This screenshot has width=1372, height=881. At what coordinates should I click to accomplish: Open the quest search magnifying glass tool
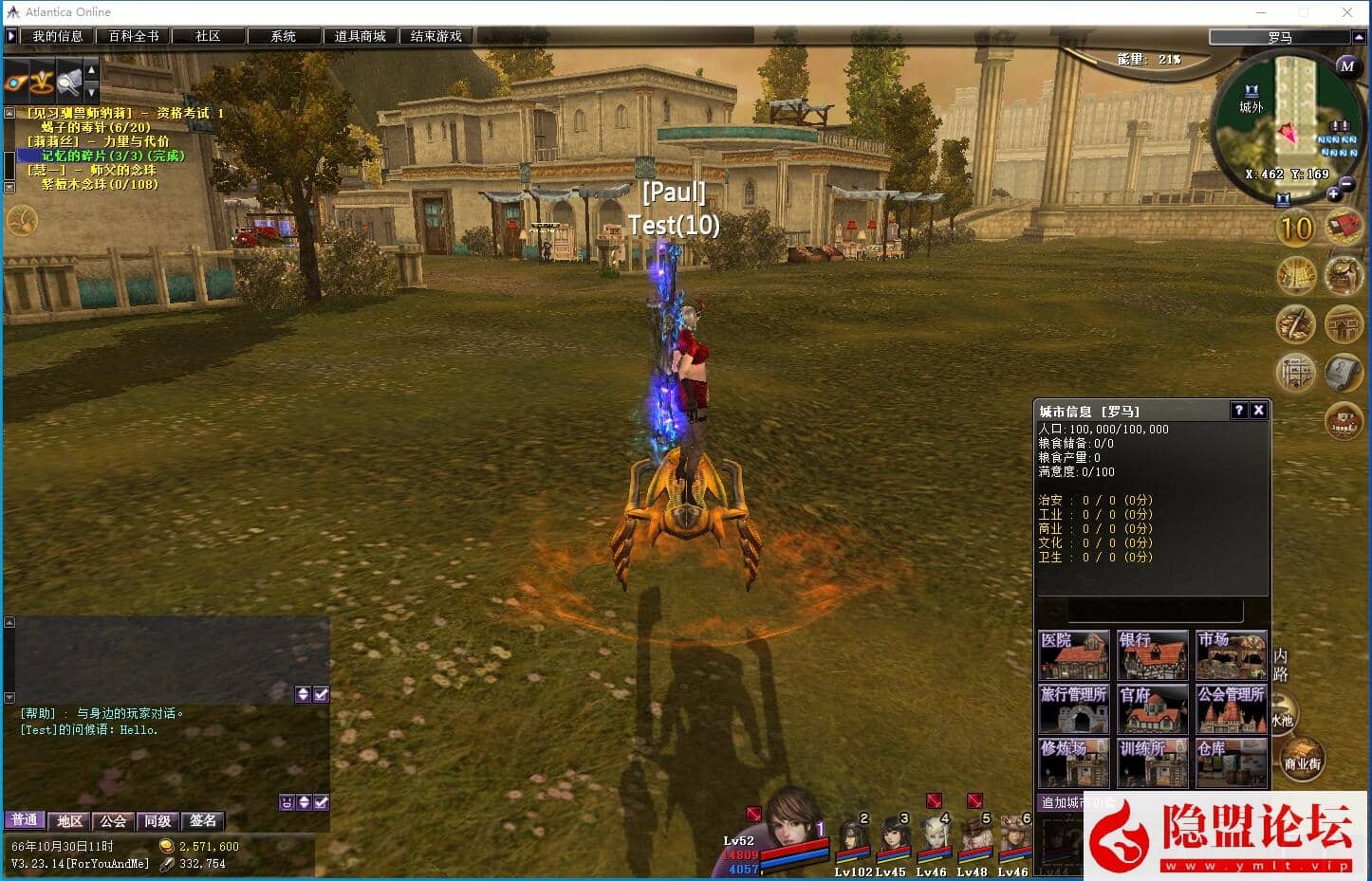pyautogui.click(x=67, y=83)
